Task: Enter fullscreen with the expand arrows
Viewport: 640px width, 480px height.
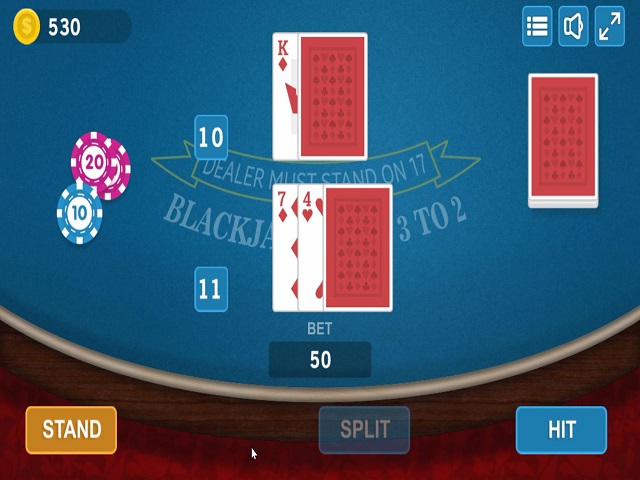Action: point(609,27)
